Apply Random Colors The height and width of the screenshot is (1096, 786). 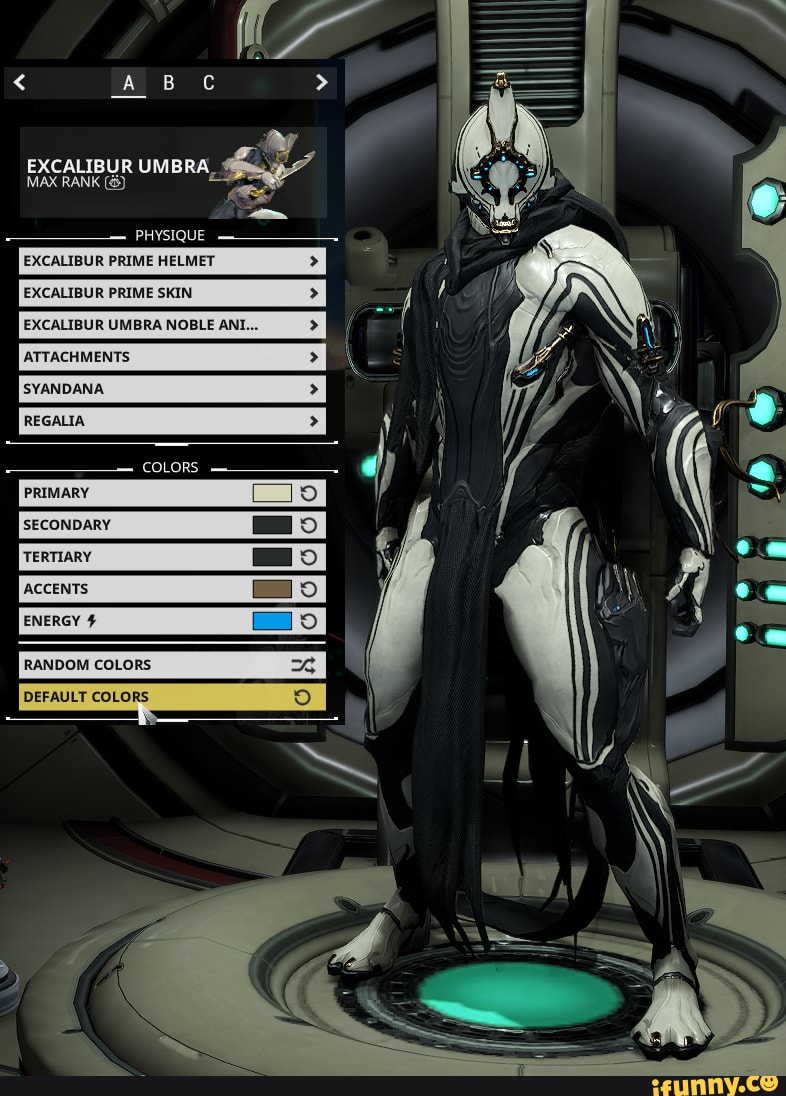[172, 665]
